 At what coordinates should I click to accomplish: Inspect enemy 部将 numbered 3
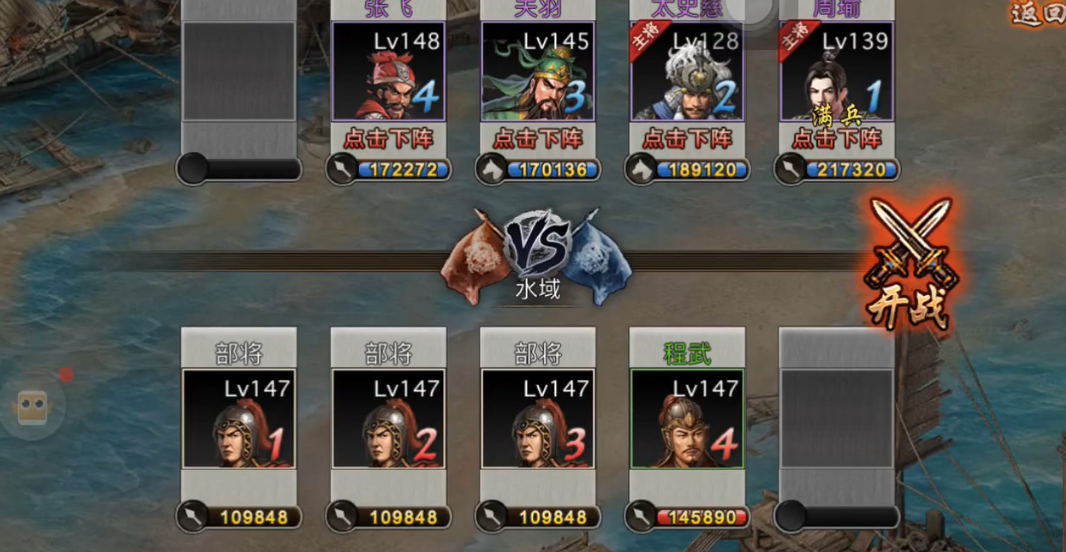pyautogui.click(x=538, y=418)
